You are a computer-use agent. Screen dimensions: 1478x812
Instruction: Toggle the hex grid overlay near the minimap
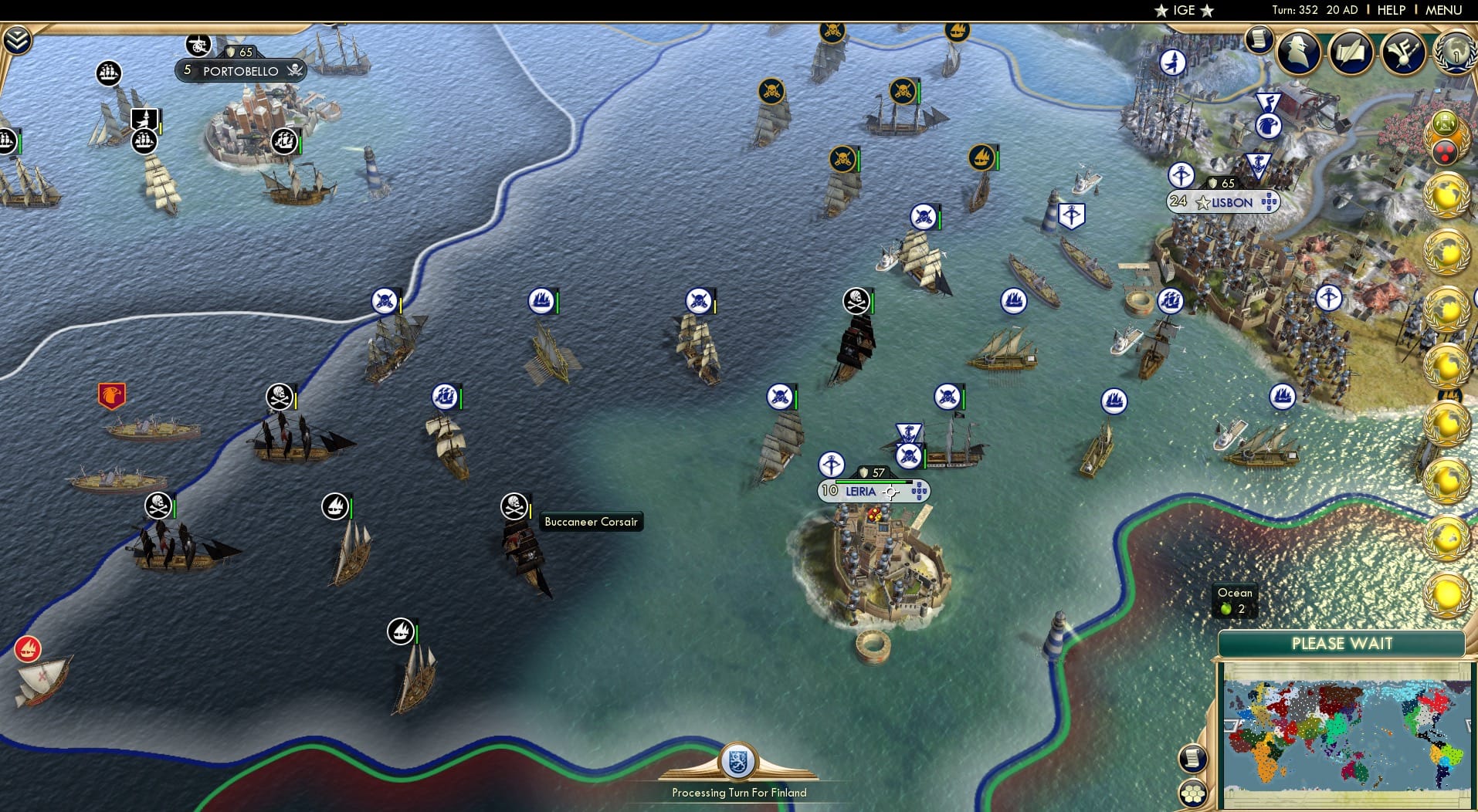click(x=1193, y=791)
